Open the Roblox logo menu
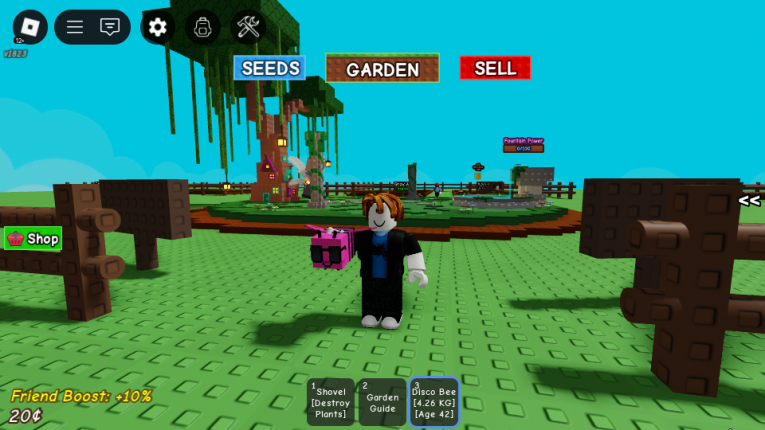Screen dimensions: 765x430 (x=30, y=27)
